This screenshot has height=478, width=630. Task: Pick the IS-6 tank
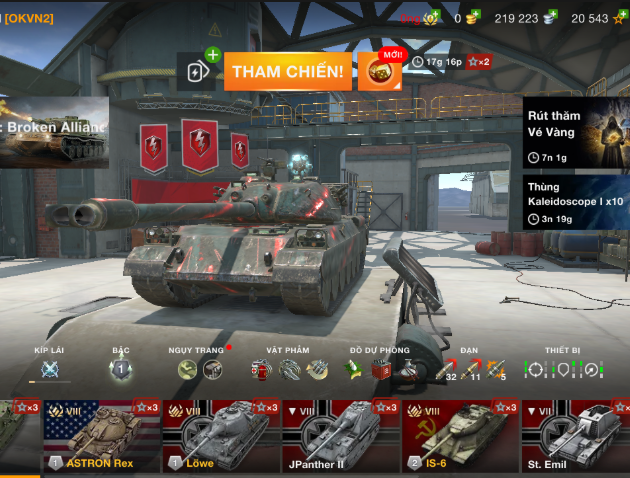[x=461, y=436]
